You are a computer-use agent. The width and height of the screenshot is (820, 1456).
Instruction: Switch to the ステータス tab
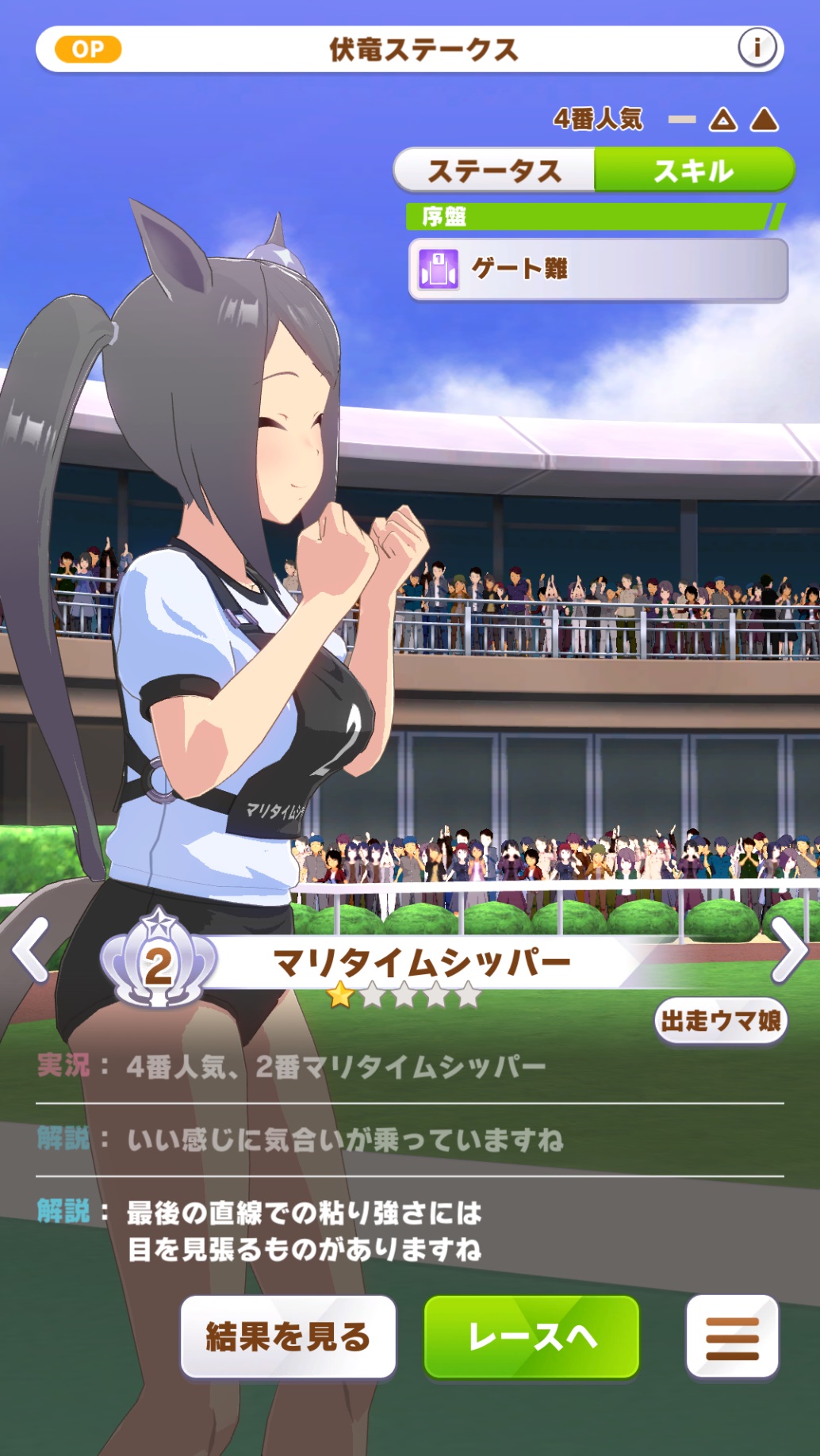click(494, 170)
